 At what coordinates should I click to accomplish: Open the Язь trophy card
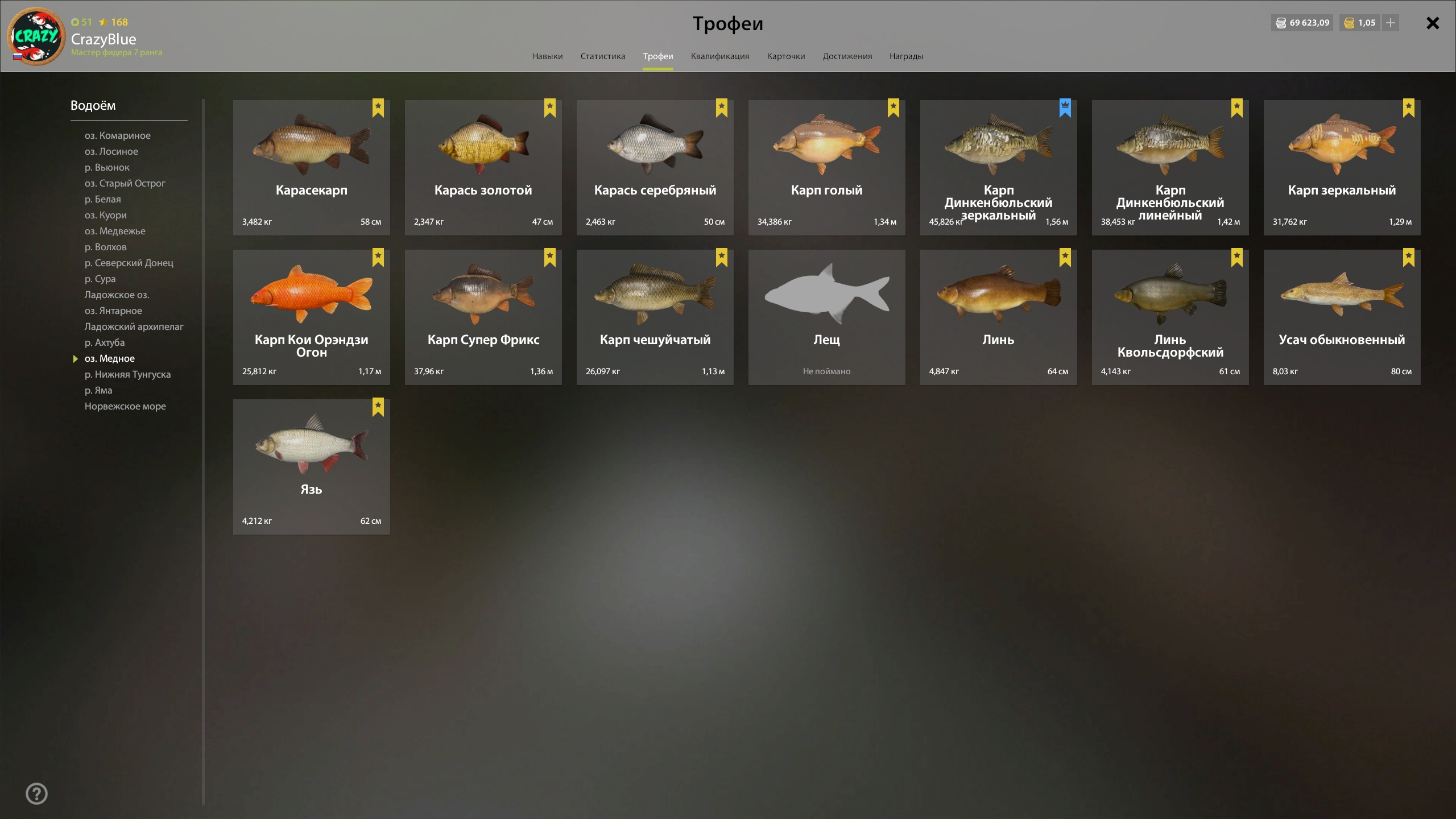pos(311,466)
